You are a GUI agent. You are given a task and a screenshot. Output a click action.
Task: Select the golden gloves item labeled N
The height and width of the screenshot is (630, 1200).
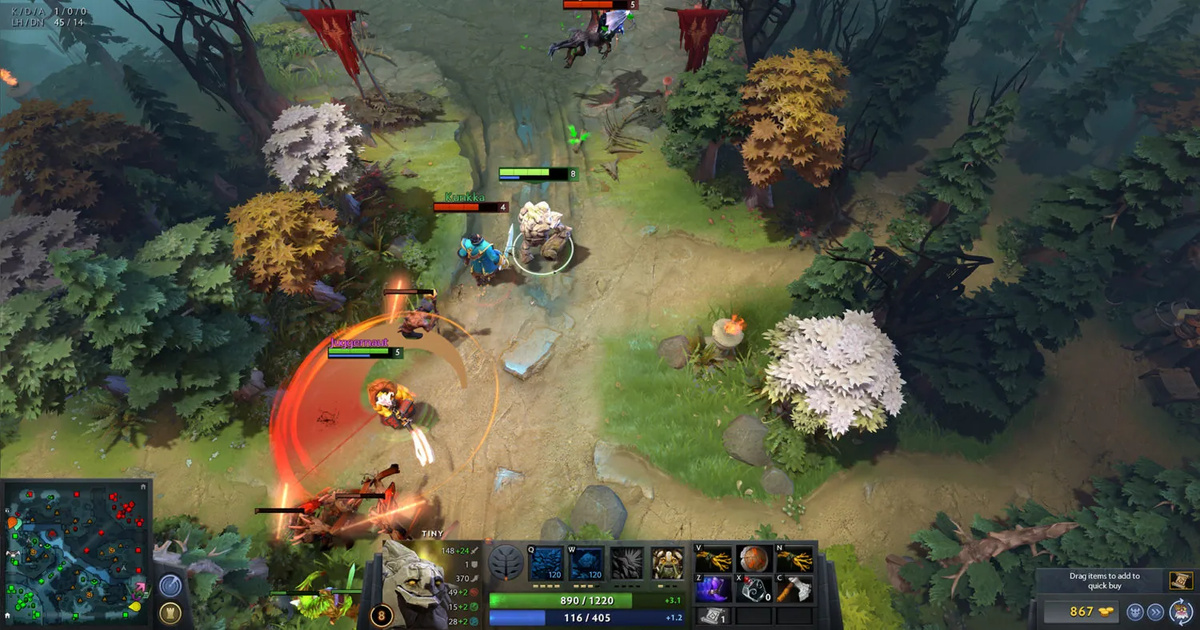click(x=794, y=559)
